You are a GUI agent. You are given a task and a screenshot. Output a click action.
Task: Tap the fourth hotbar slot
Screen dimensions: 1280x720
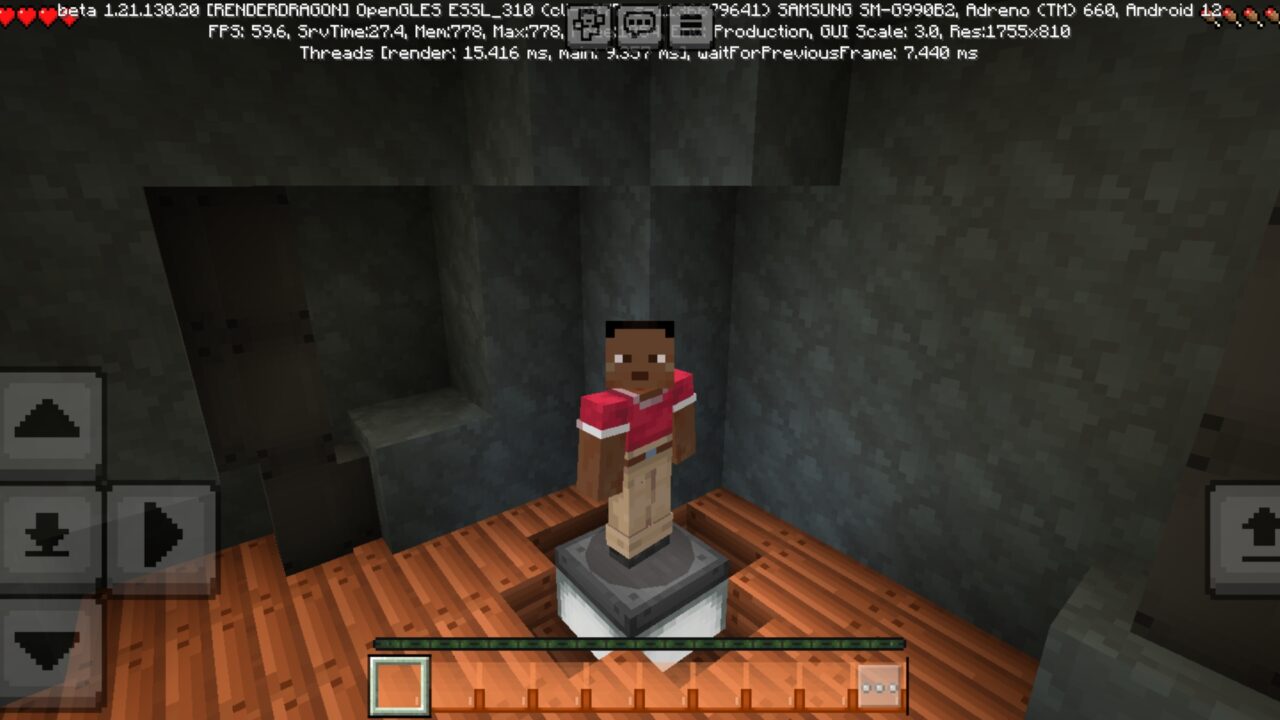[557, 684]
